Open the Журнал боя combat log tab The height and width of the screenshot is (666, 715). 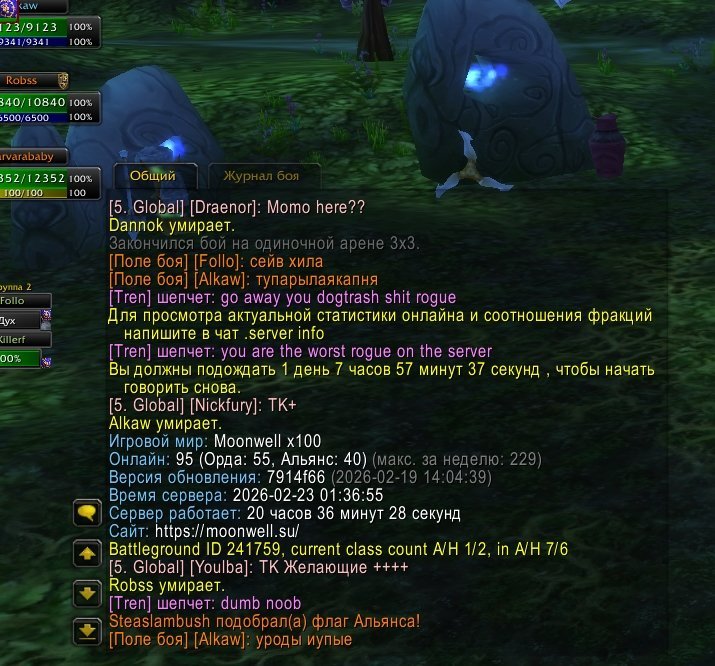(x=261, y=176)
